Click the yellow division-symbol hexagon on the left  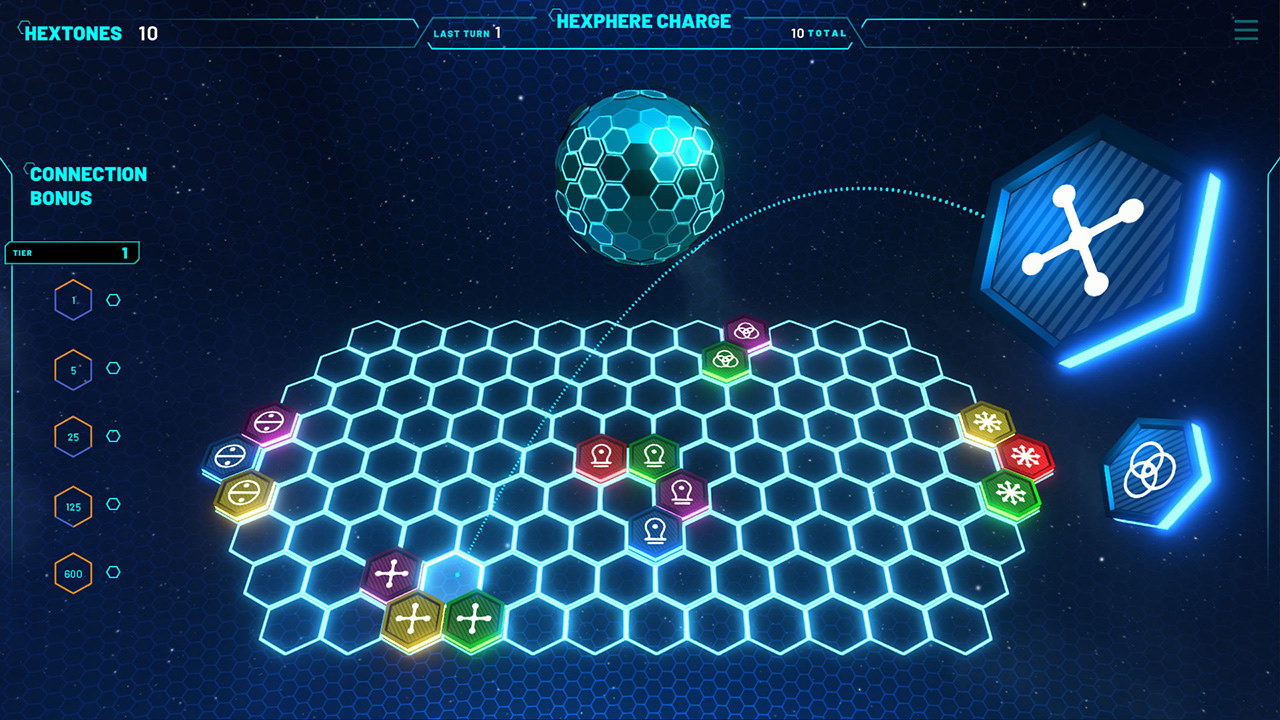[x=248, y=490]
